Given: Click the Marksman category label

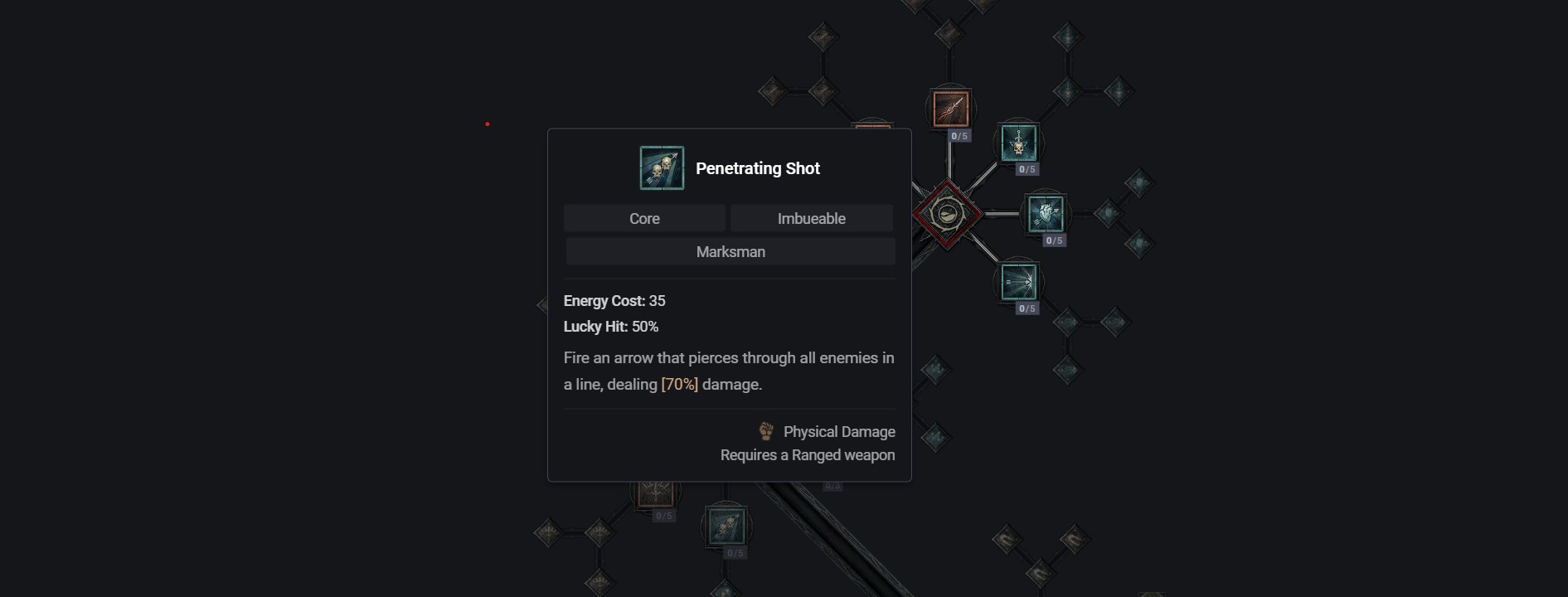Looking at the screenshot, I should 729,251.
